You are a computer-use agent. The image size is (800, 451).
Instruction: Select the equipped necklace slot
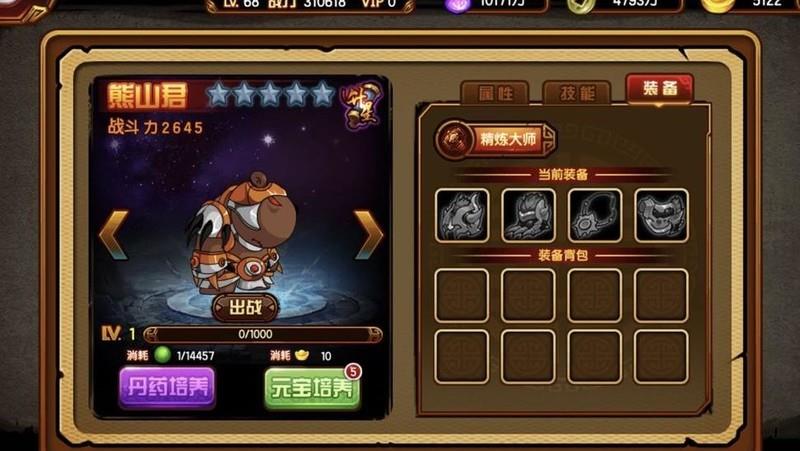click(595, 215)
